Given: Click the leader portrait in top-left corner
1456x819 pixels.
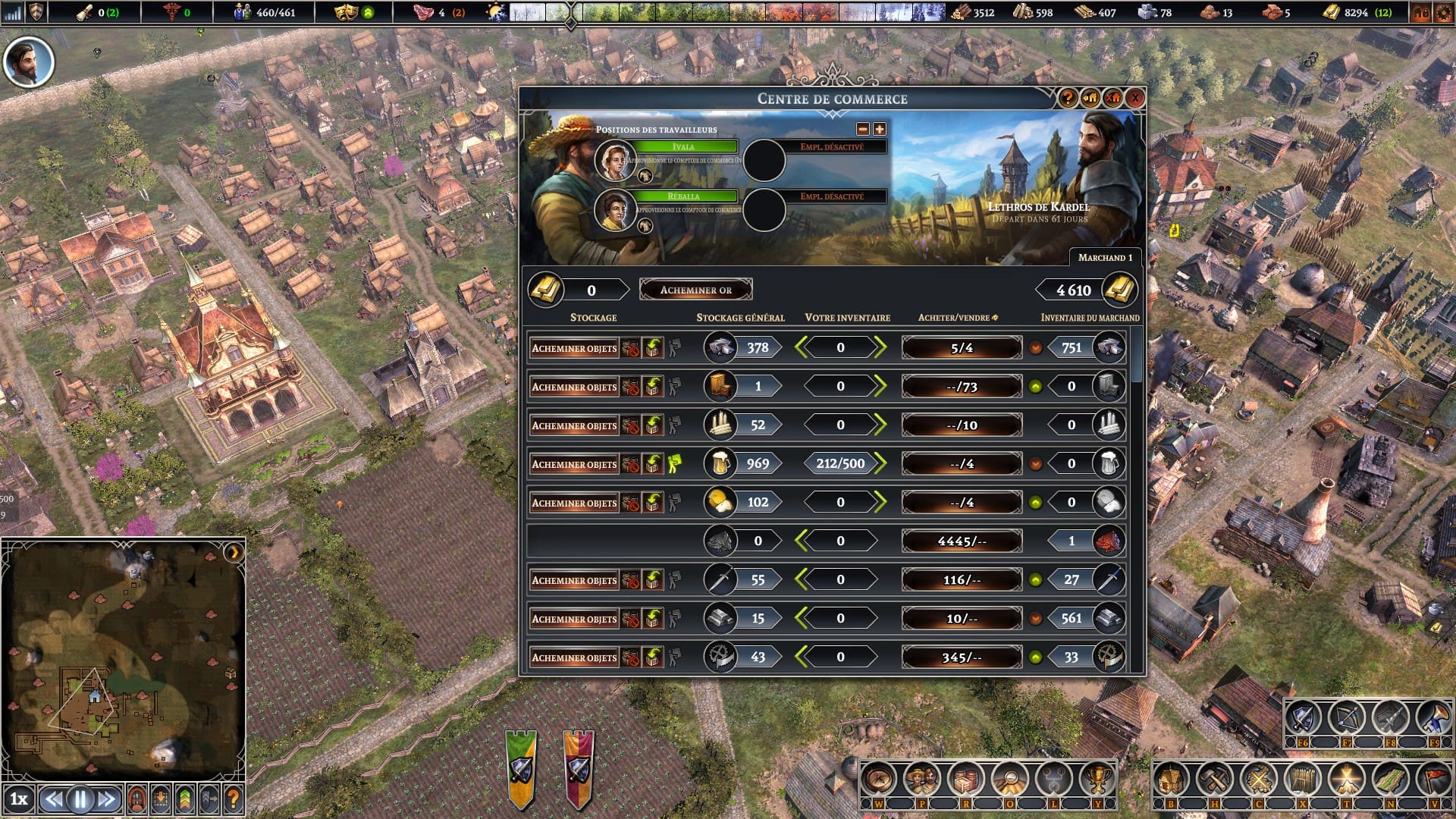Looking at the screenshot, I should tap(29, 63).
